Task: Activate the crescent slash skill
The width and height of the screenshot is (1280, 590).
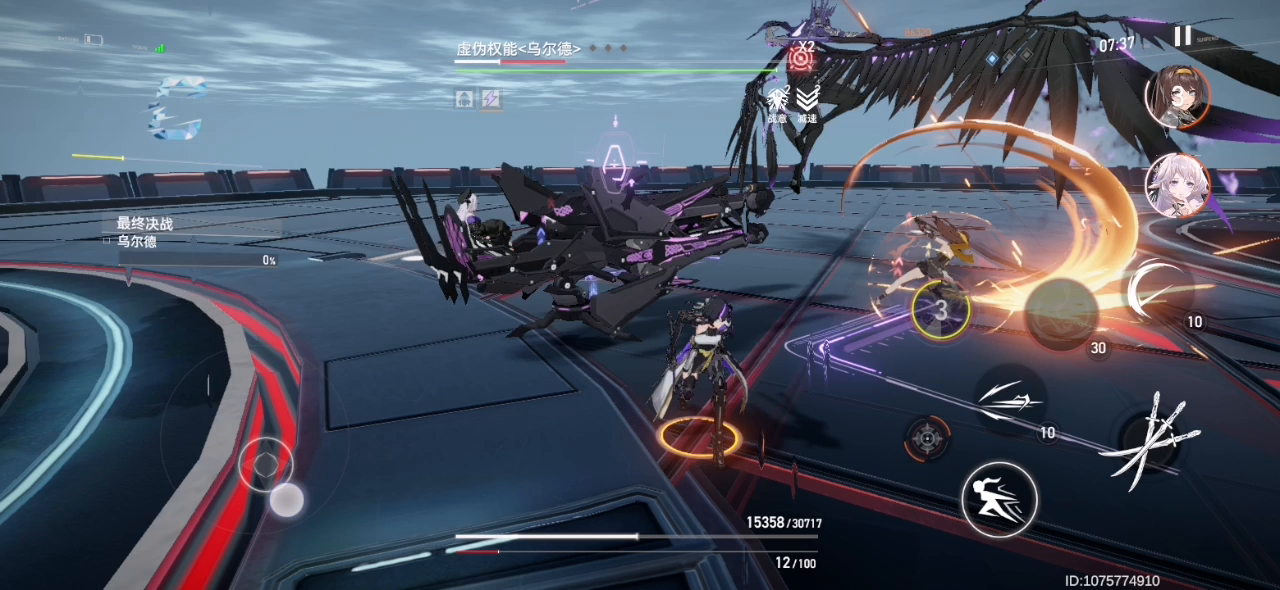Action: [1158, 289]
